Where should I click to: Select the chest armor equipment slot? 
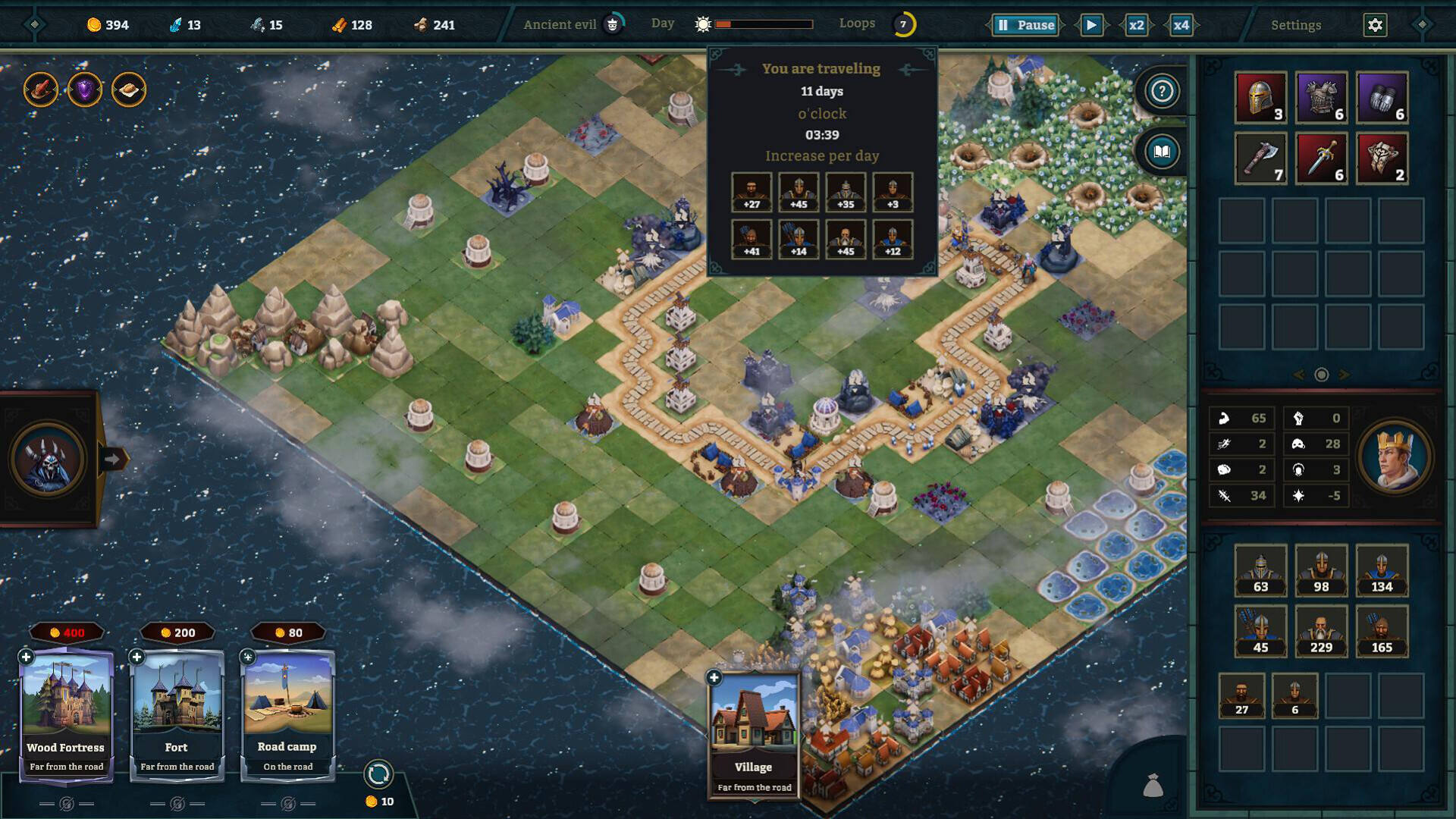(x=1321, y=98)
